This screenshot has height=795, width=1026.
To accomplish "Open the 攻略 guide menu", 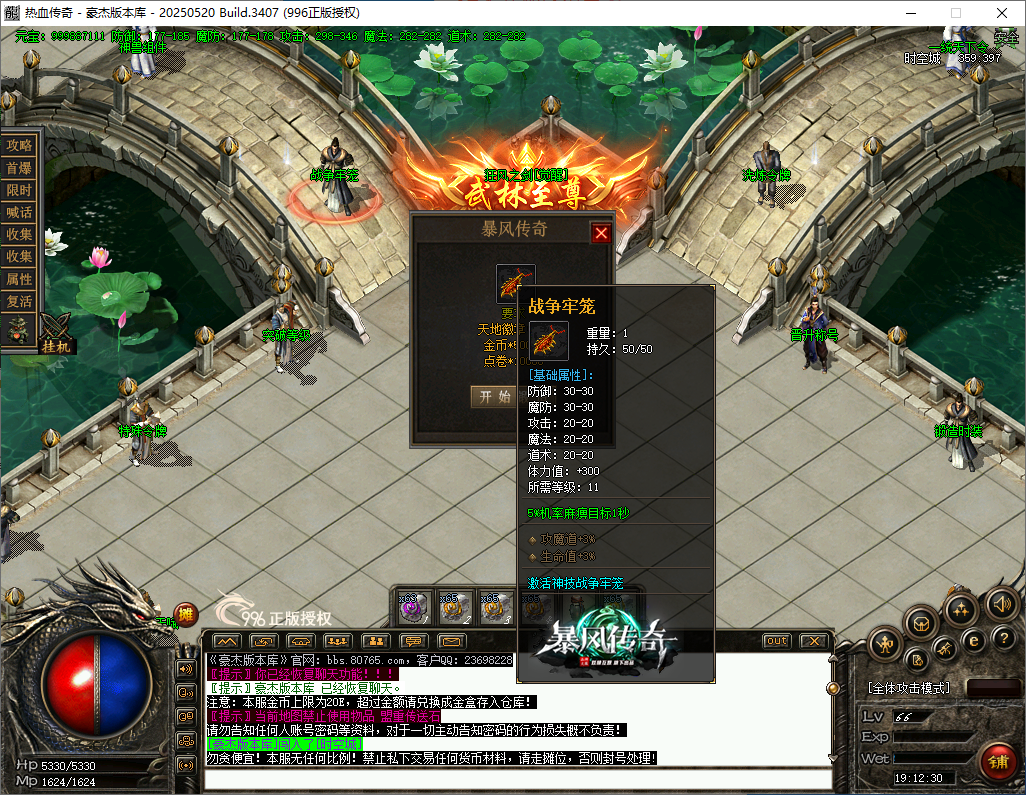I will 19,145.
